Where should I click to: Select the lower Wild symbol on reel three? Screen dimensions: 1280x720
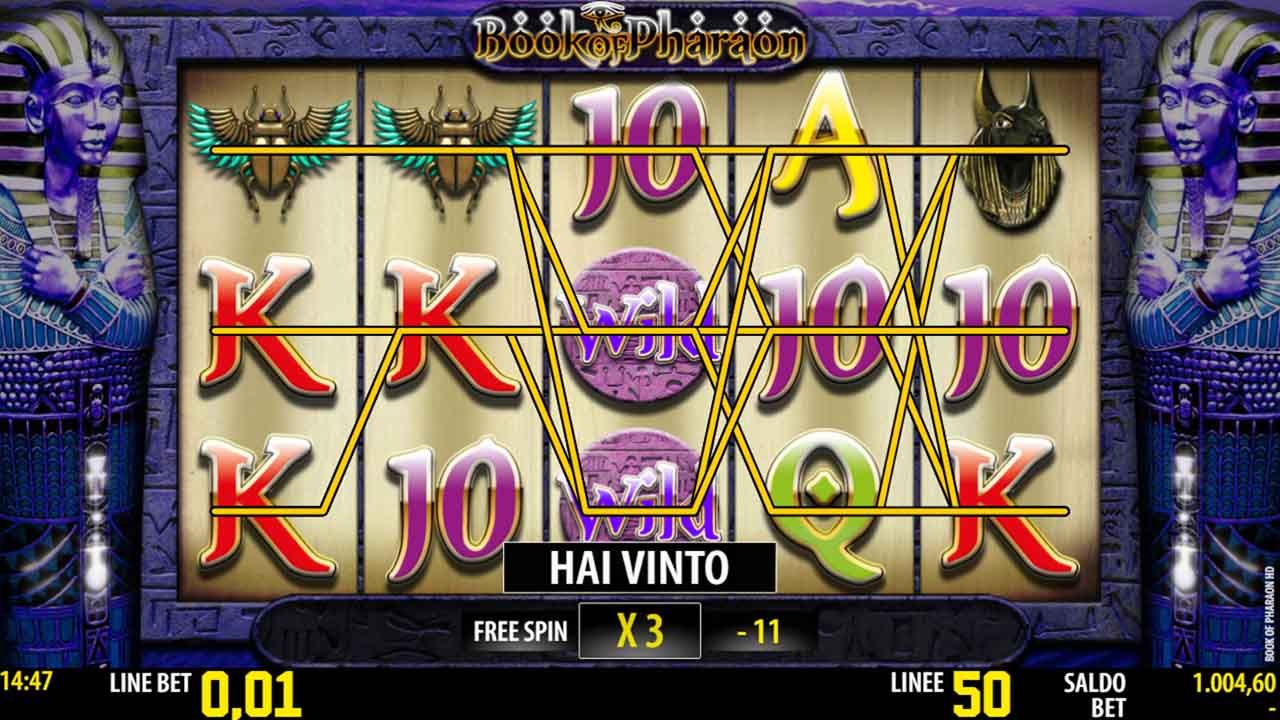pyautogui.click(x=640, y=490)
